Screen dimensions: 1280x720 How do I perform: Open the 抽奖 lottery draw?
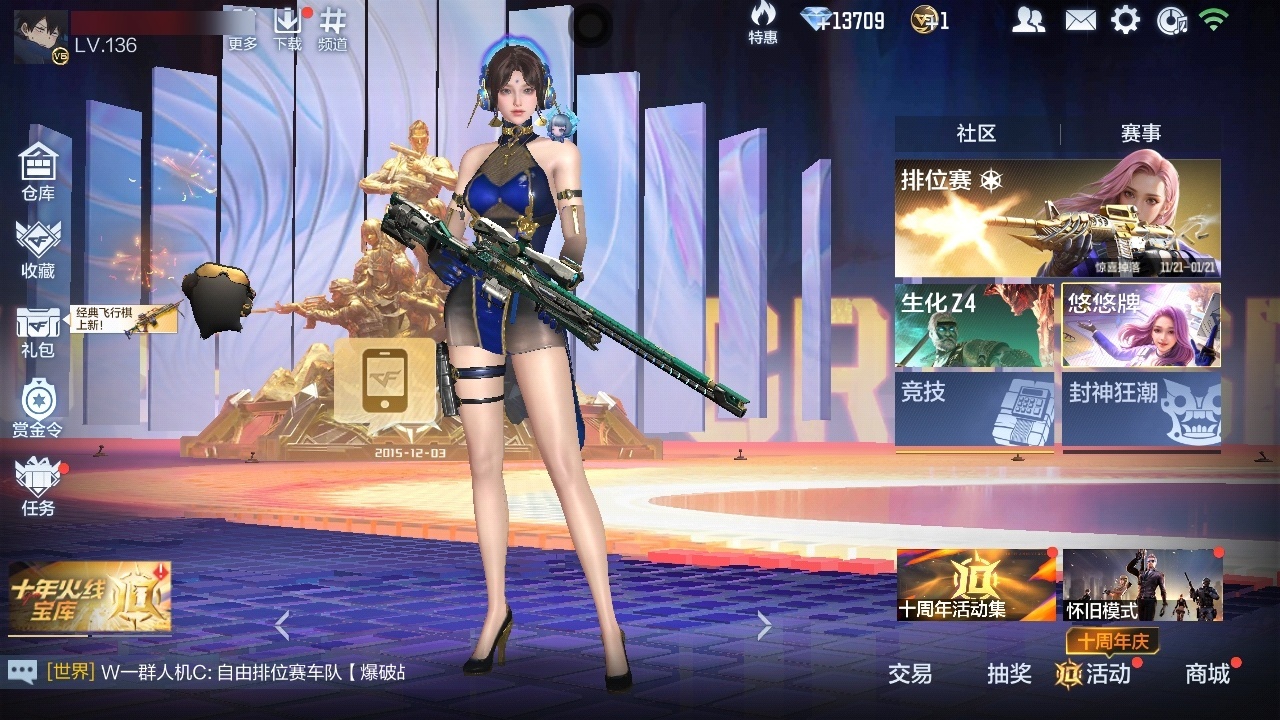(x=1009, y=674)
